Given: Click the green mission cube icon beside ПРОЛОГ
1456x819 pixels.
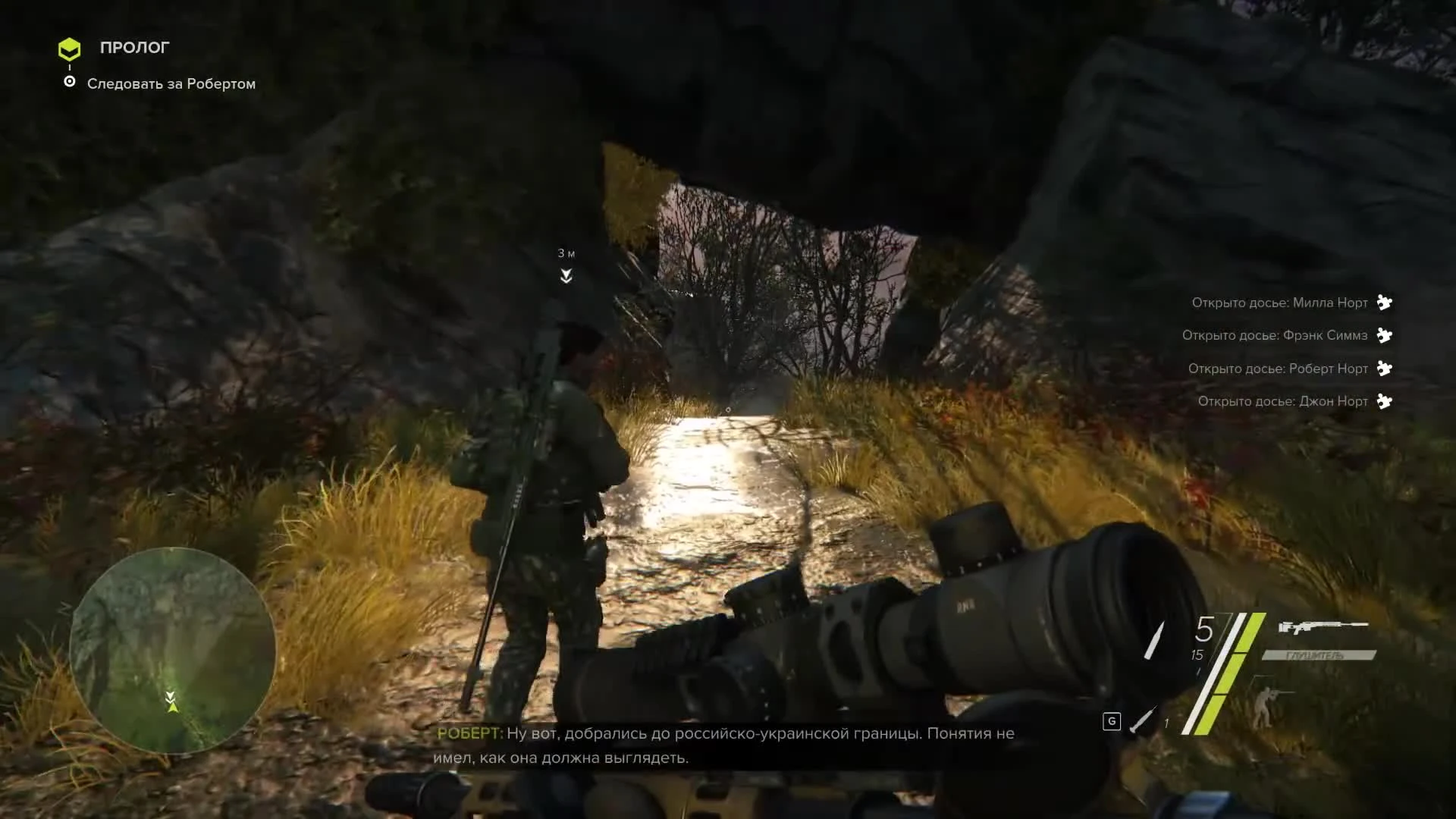Looking at the screenshot, I should click(69, 49).
